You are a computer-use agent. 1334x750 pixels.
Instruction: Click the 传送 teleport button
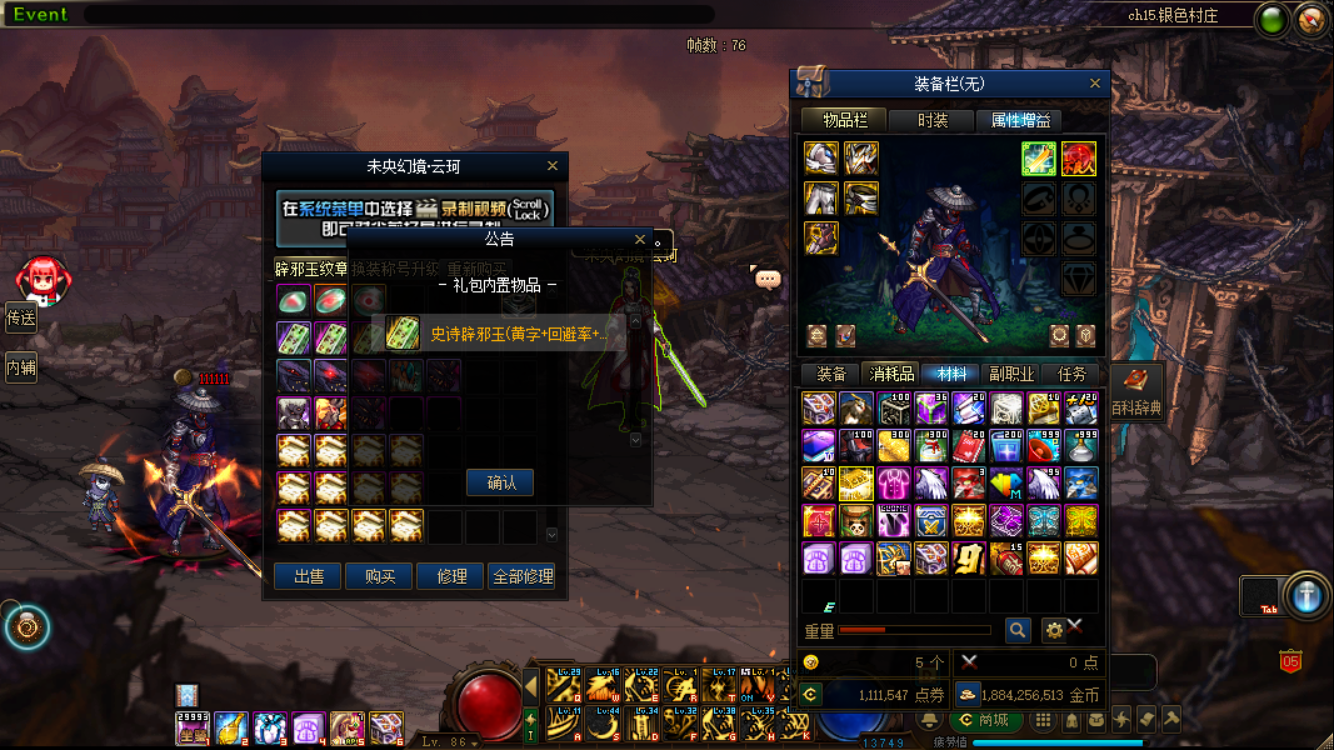click(21, 319)
